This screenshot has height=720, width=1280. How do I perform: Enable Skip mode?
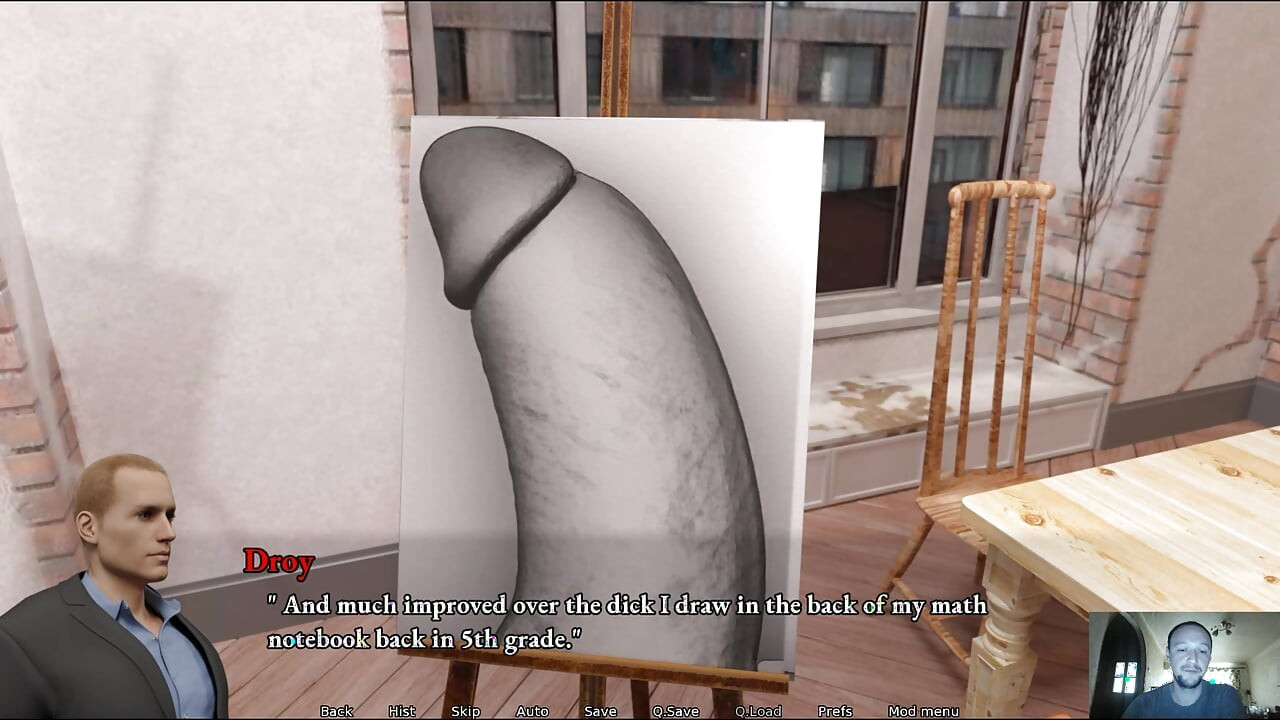465,711
